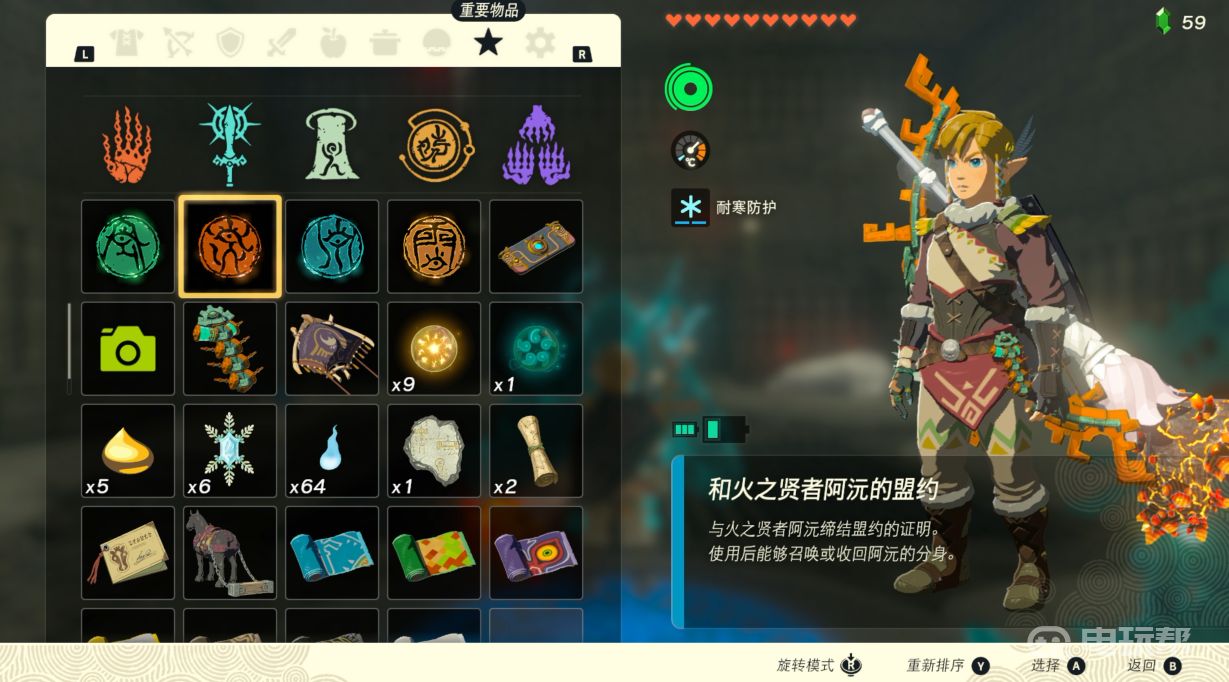Select the golden Korok seed stack x5
Image resolution: width=1229 pixels, height=682 pixels.
tap(127, 451)
